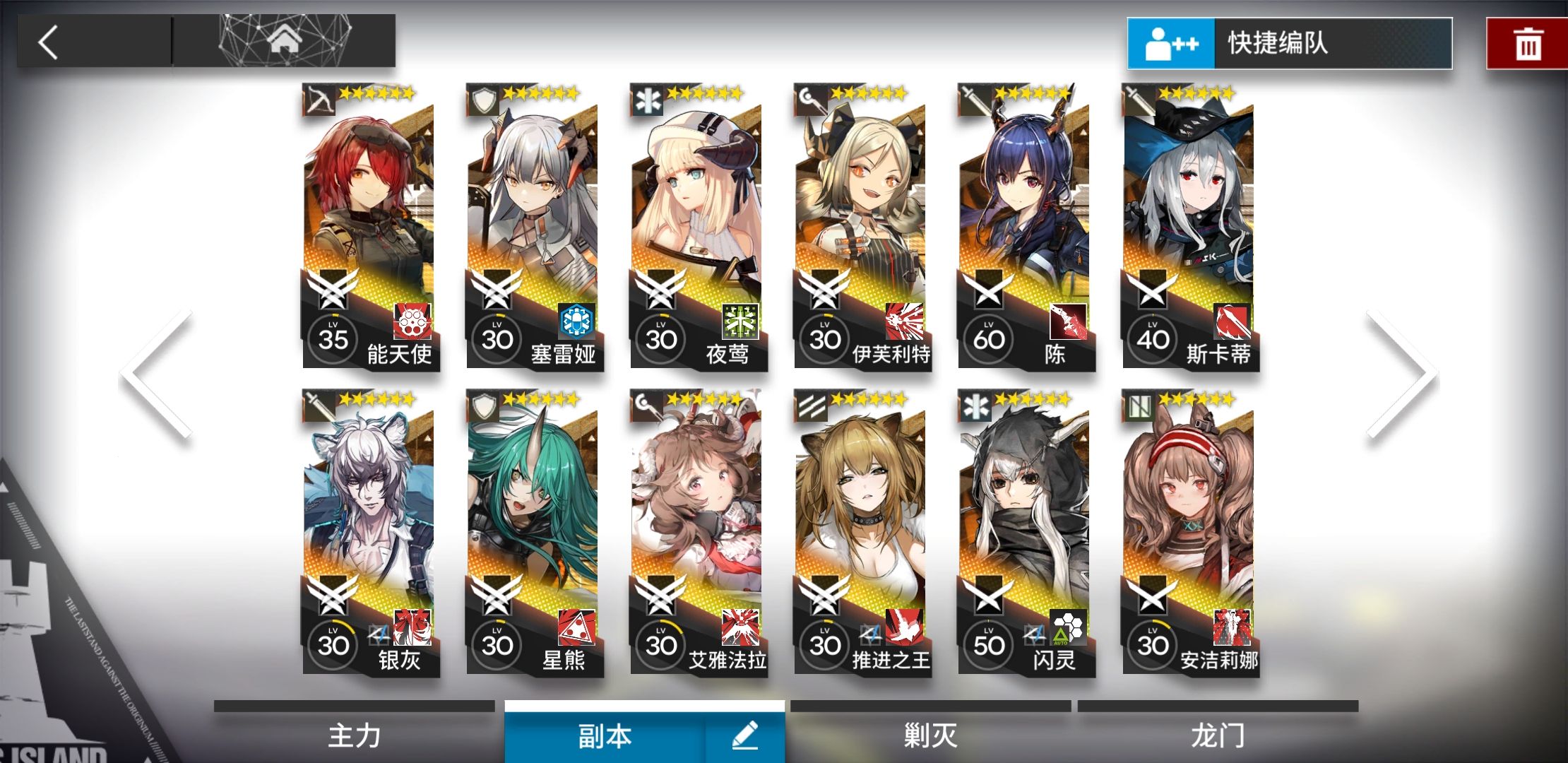Screen dimensions: 1568x763
Task: Switch to the 主力 squad tab
Action: [355, 735]
